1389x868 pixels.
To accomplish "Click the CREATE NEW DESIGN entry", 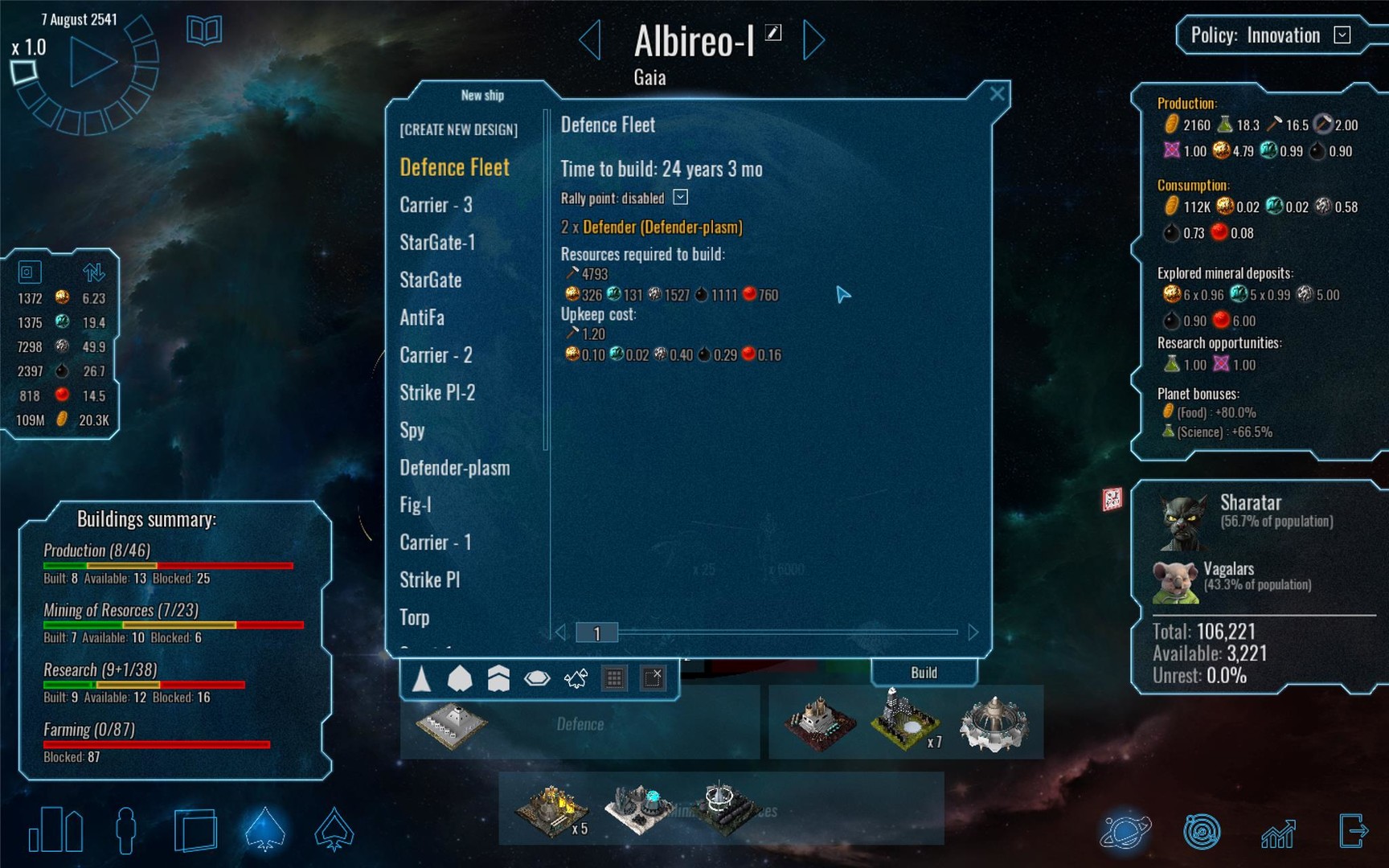I will tap(458, 129).
